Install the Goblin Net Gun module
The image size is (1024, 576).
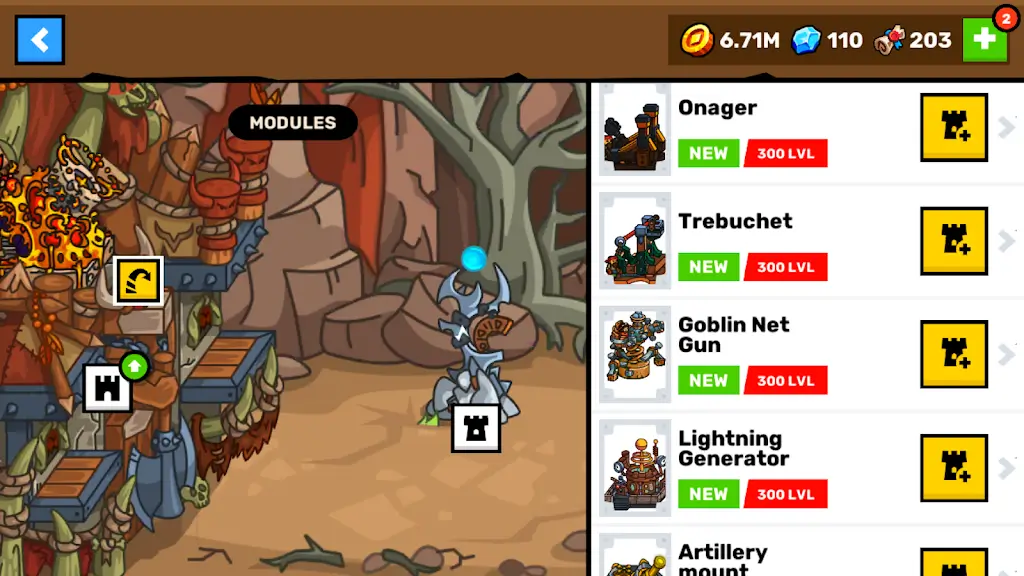coord(953,355)
